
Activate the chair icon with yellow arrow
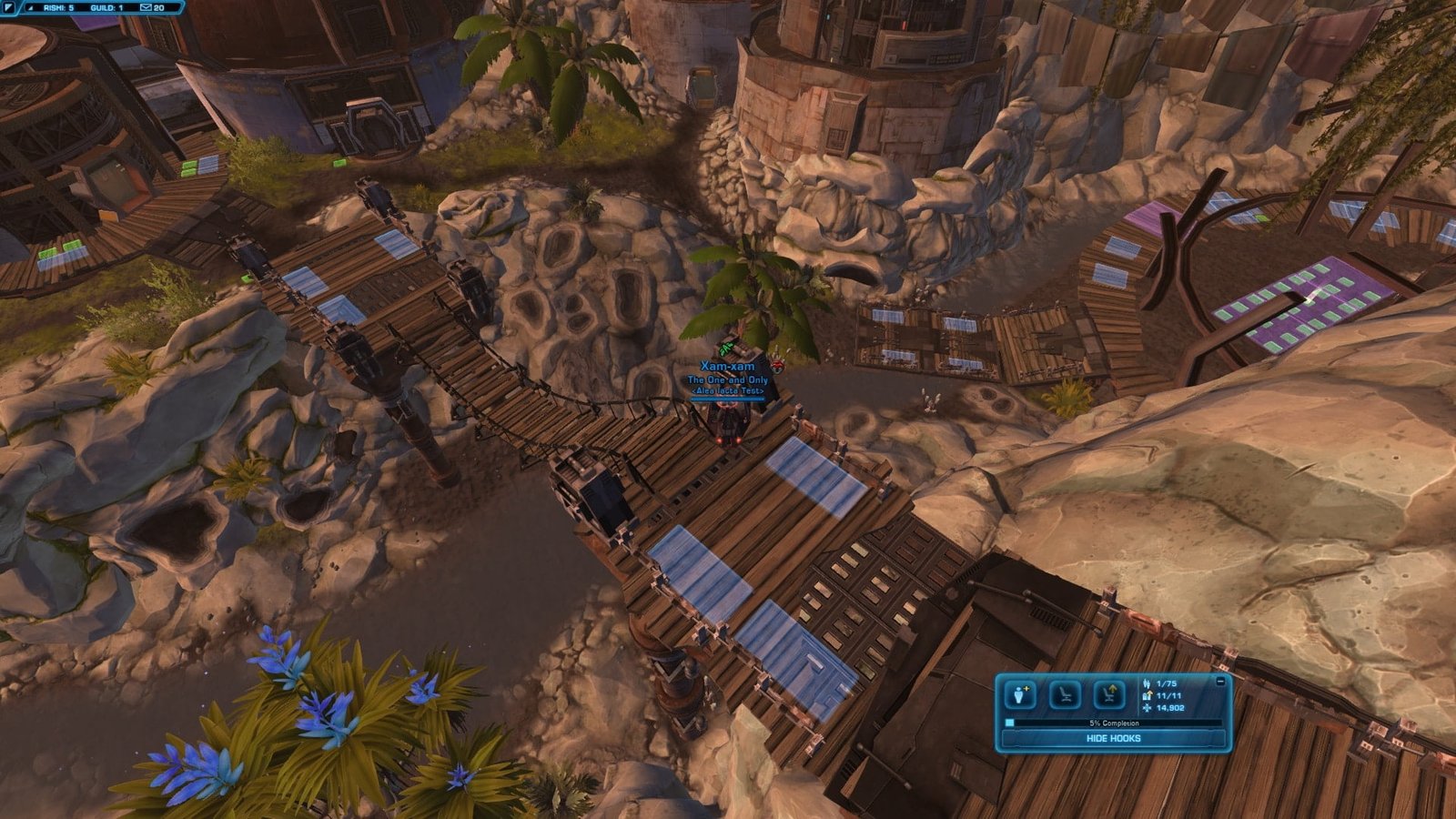coord(1107,695)
